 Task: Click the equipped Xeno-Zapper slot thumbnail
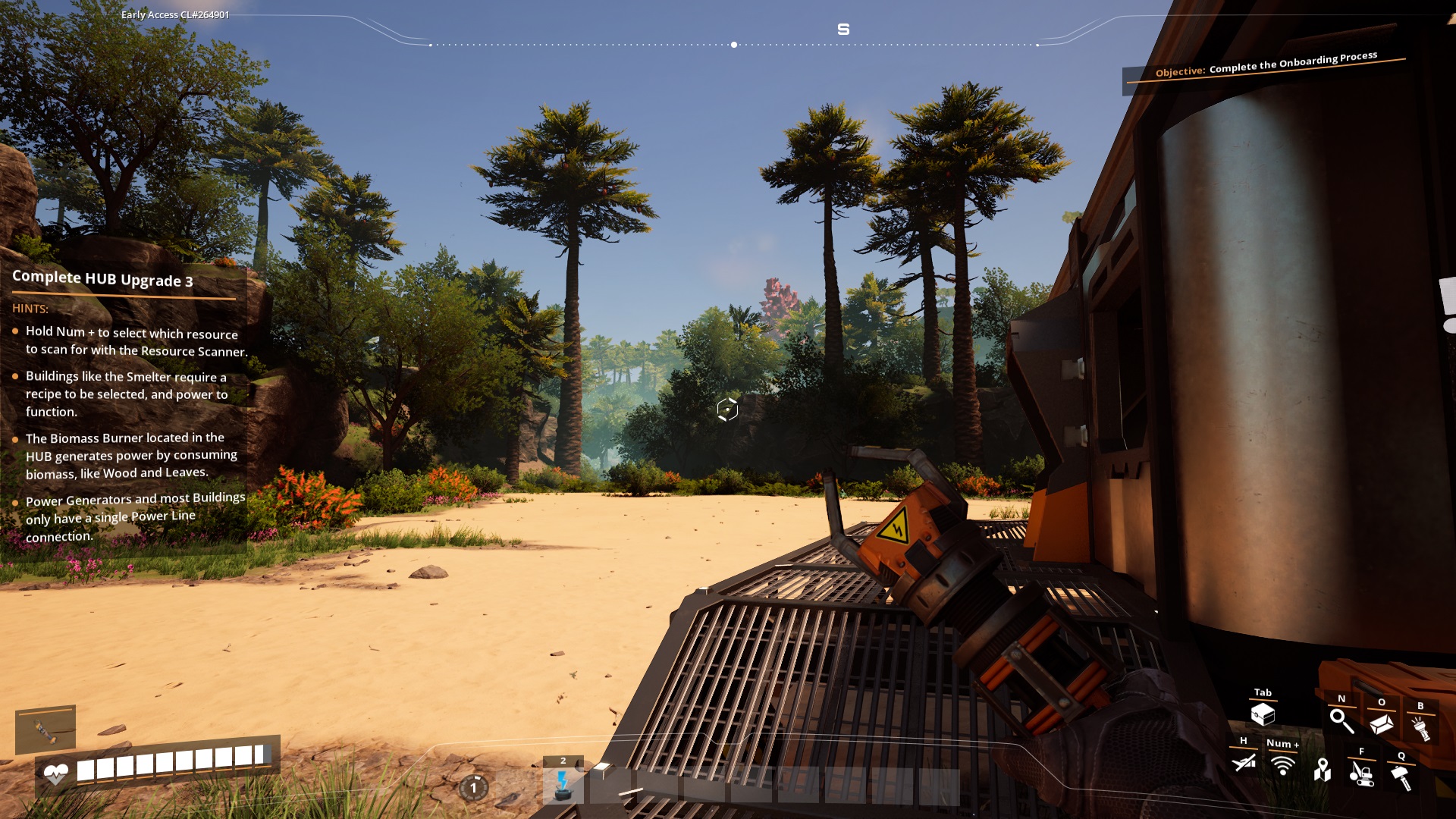tap(47, 731)
